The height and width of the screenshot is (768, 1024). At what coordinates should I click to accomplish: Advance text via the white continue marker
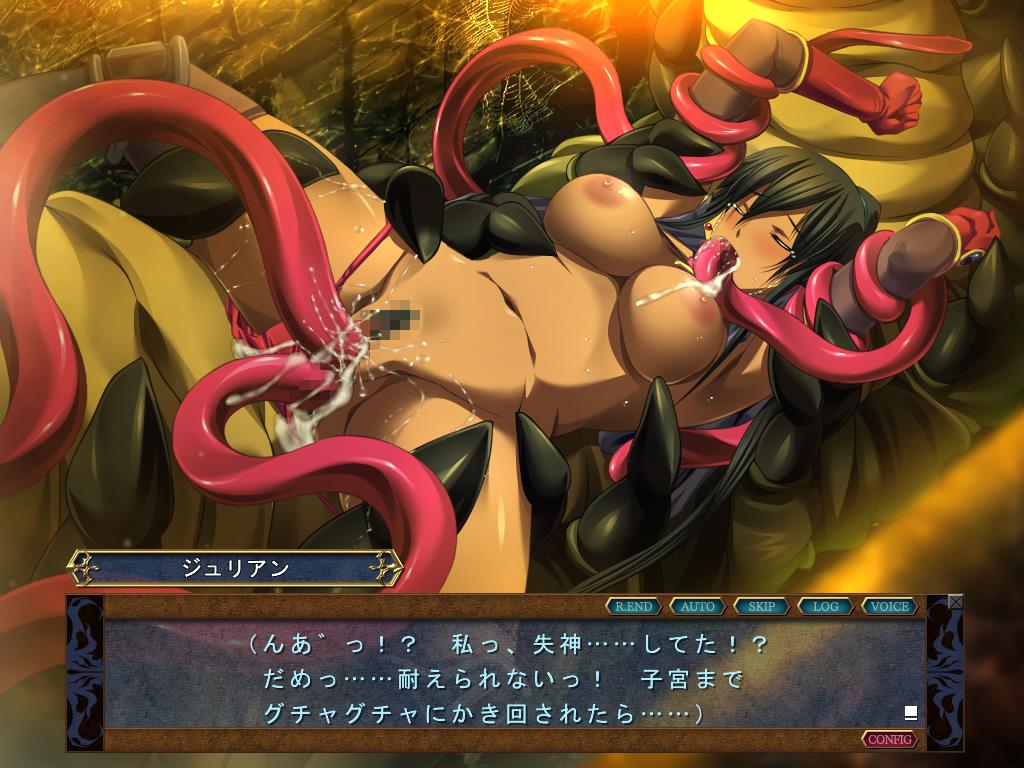pyautogui.click(x=910, y=713)
